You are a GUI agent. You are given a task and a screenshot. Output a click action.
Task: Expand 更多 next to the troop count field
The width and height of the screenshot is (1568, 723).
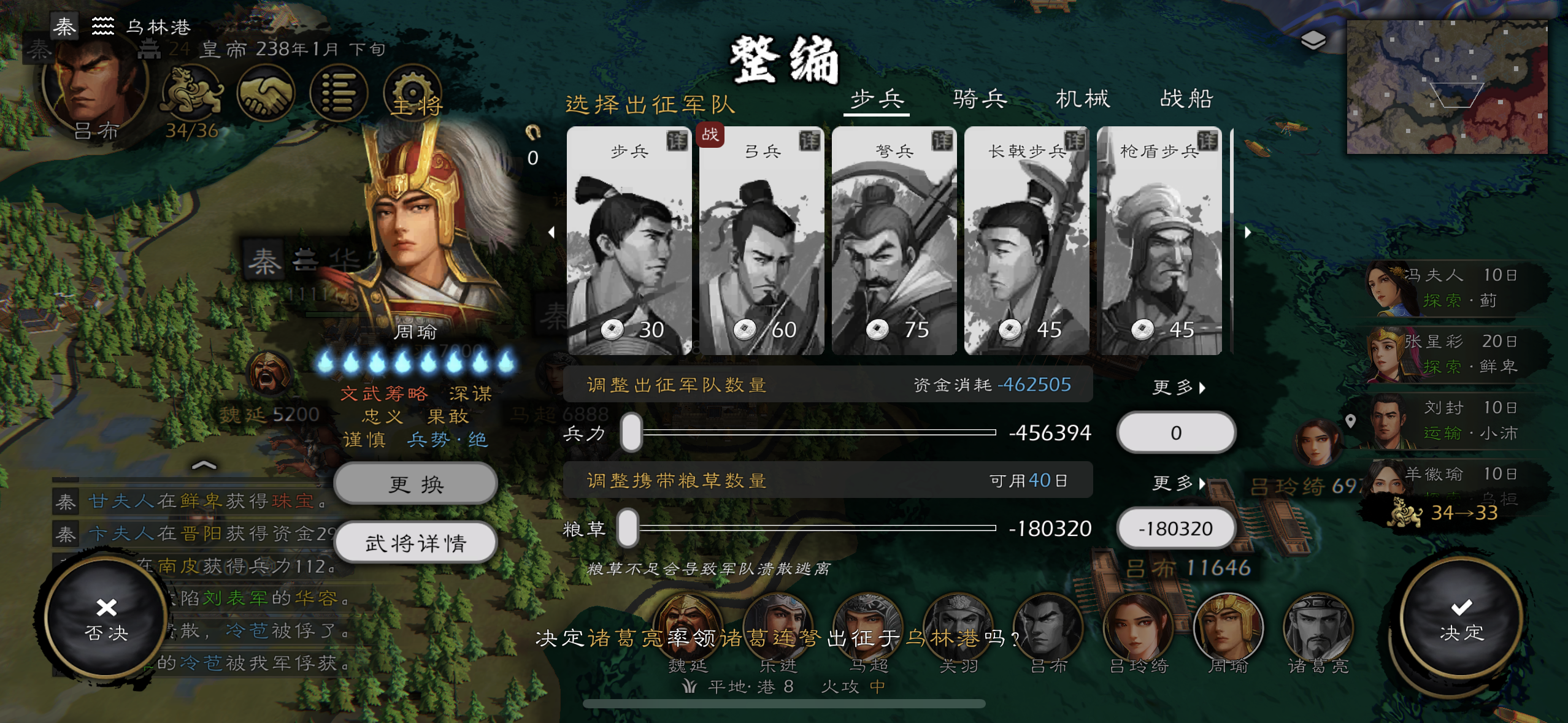click(x=1178, y=386)
